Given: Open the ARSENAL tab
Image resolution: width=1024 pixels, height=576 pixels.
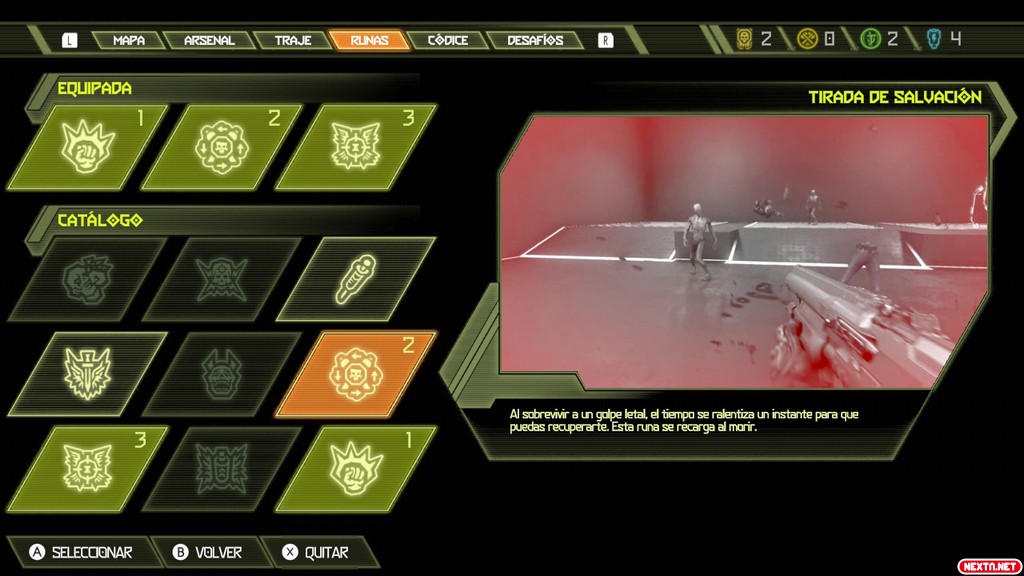Looking at the screenshot, I should pyautogui.click(x=209, y=41).
